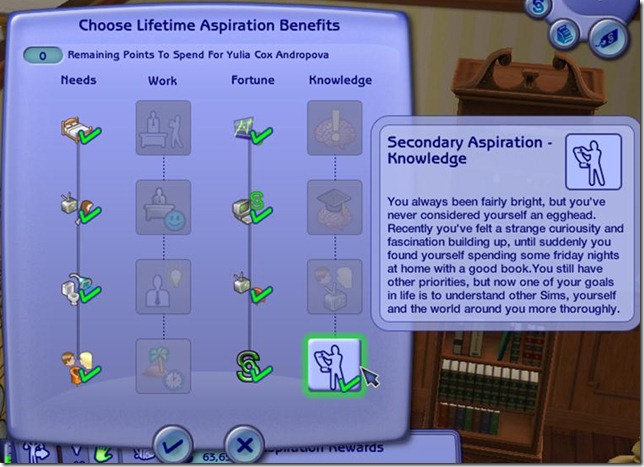This screenshot has height=467, width=644.
Task: Choose the podium speaker Work benefit
Action: (163, 128)
